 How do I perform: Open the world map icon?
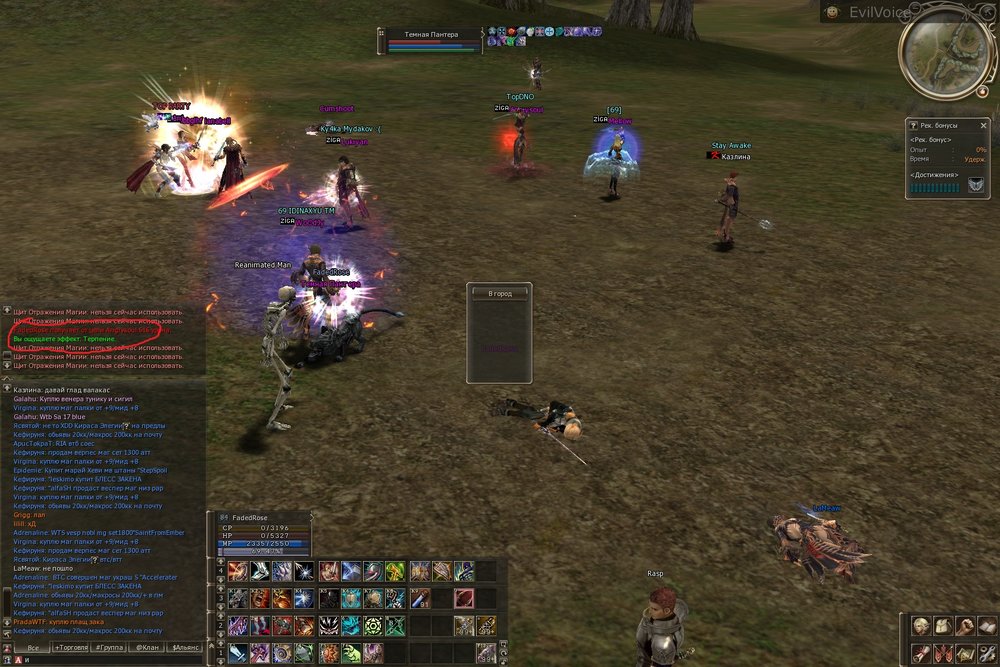[964, 653]
